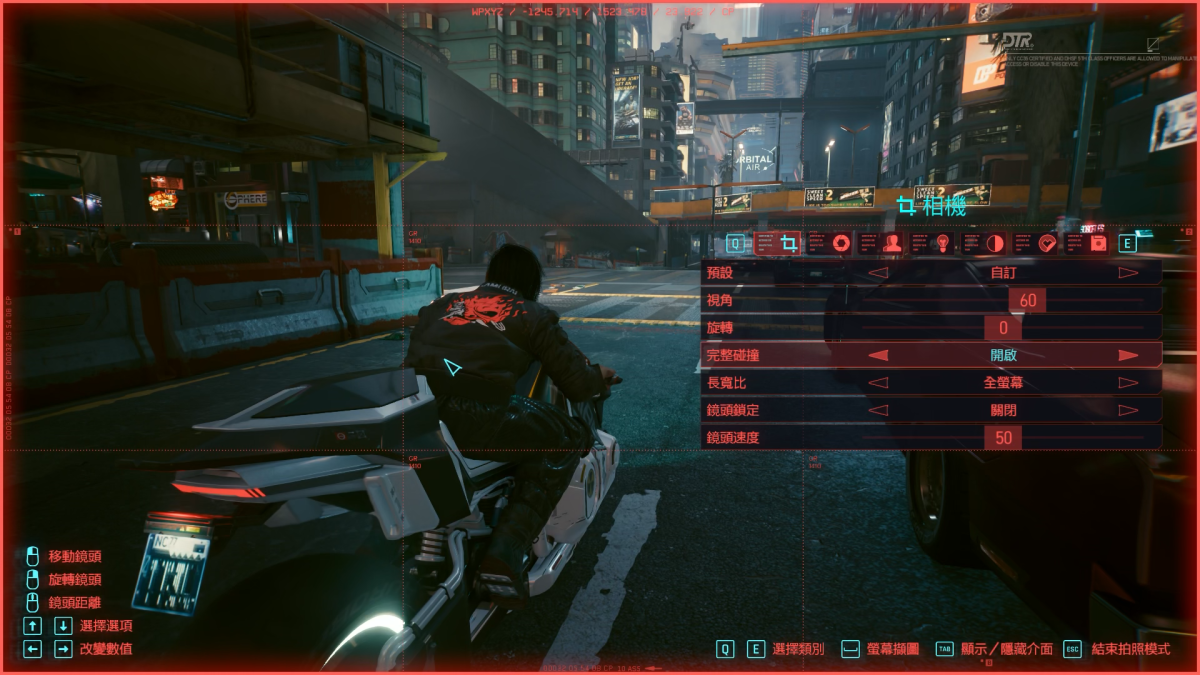The image size is (1200, 675).
Task: Toggle 完整碰撞 with the right arrow
Action: tap(1128, 355)
